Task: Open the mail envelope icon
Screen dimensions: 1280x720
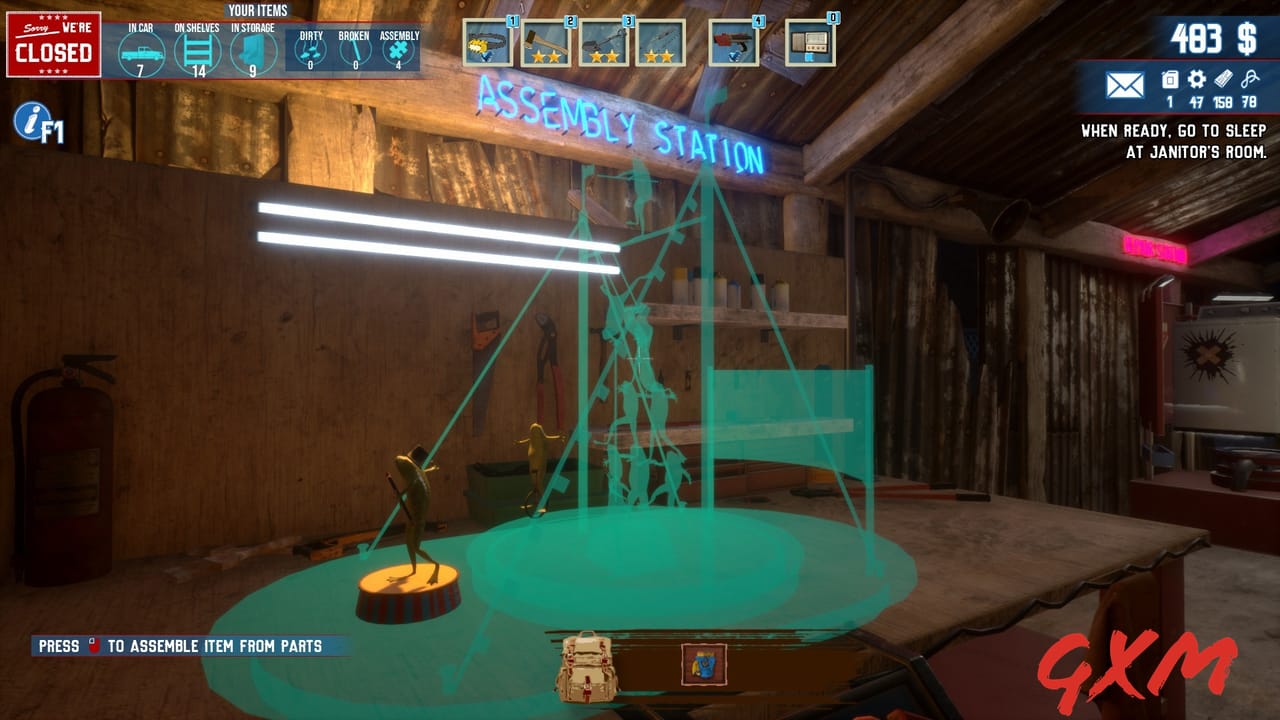Action: [x=1124, y=85]
